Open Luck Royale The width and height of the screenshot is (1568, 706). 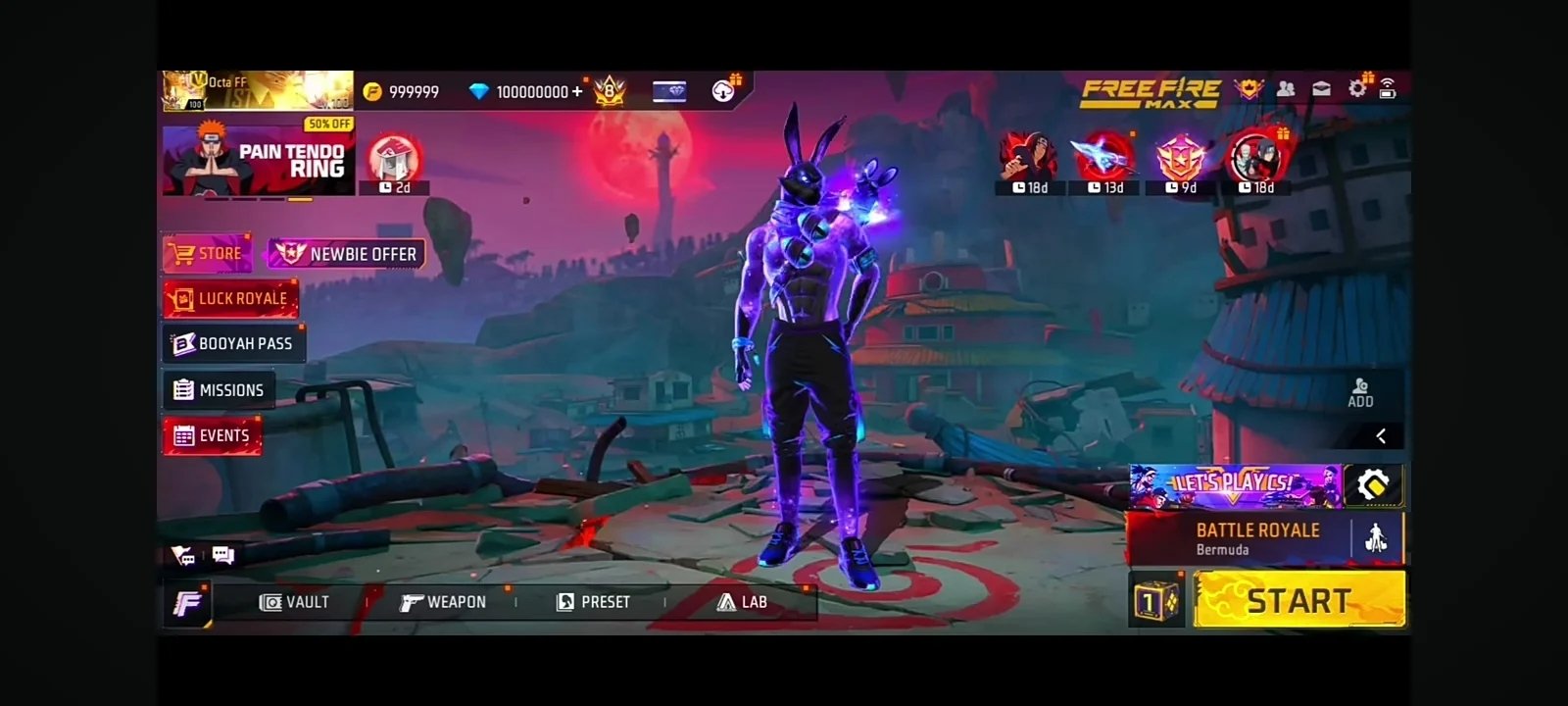click(x=230, y=299)
